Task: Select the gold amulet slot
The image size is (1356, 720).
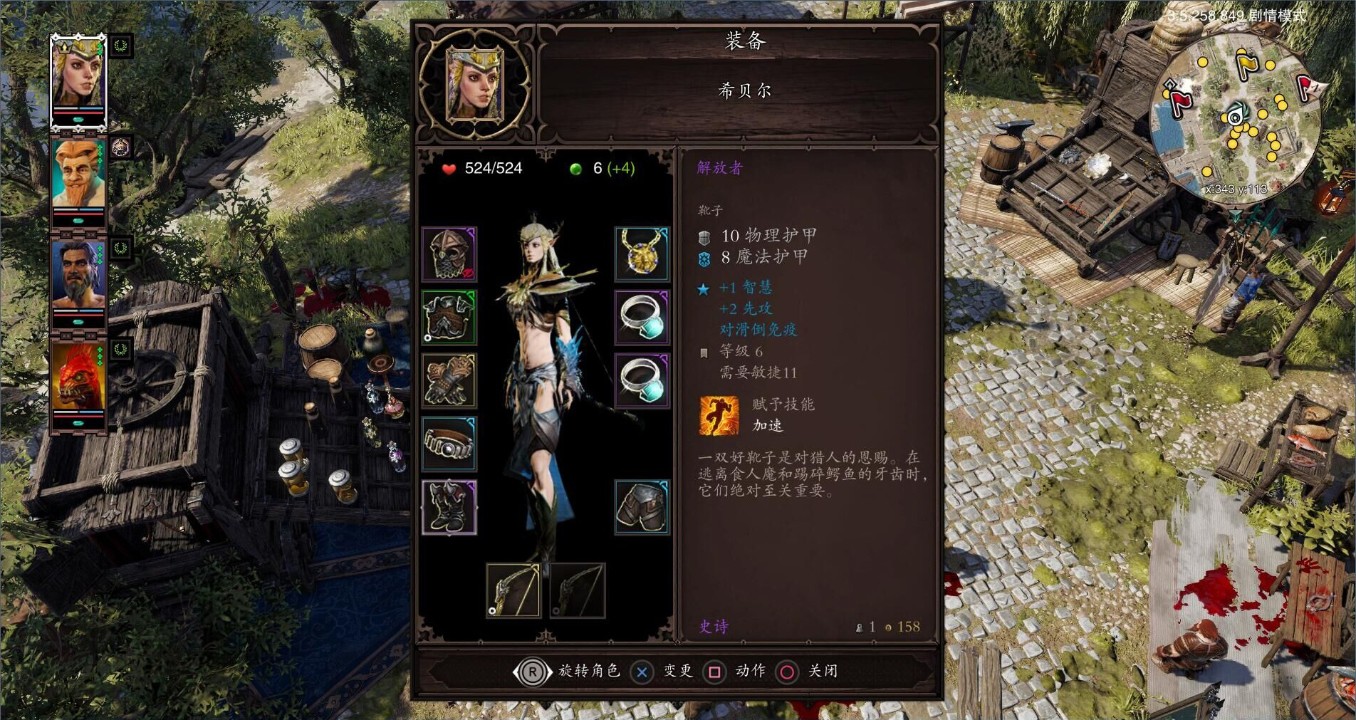Action: (x=641, y=254)
